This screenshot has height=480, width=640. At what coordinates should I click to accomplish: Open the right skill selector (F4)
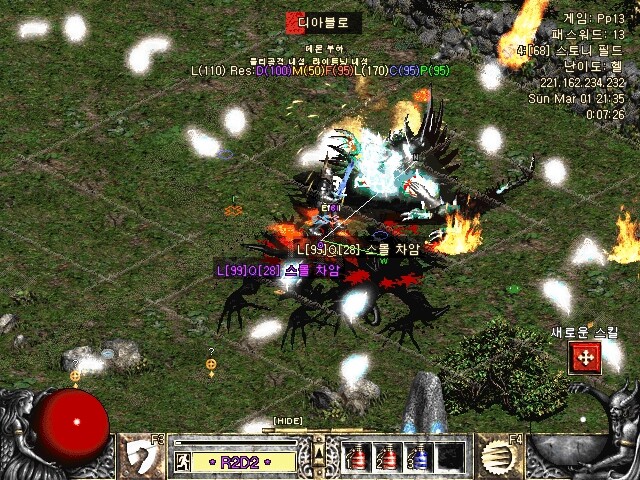pos(497,456)
